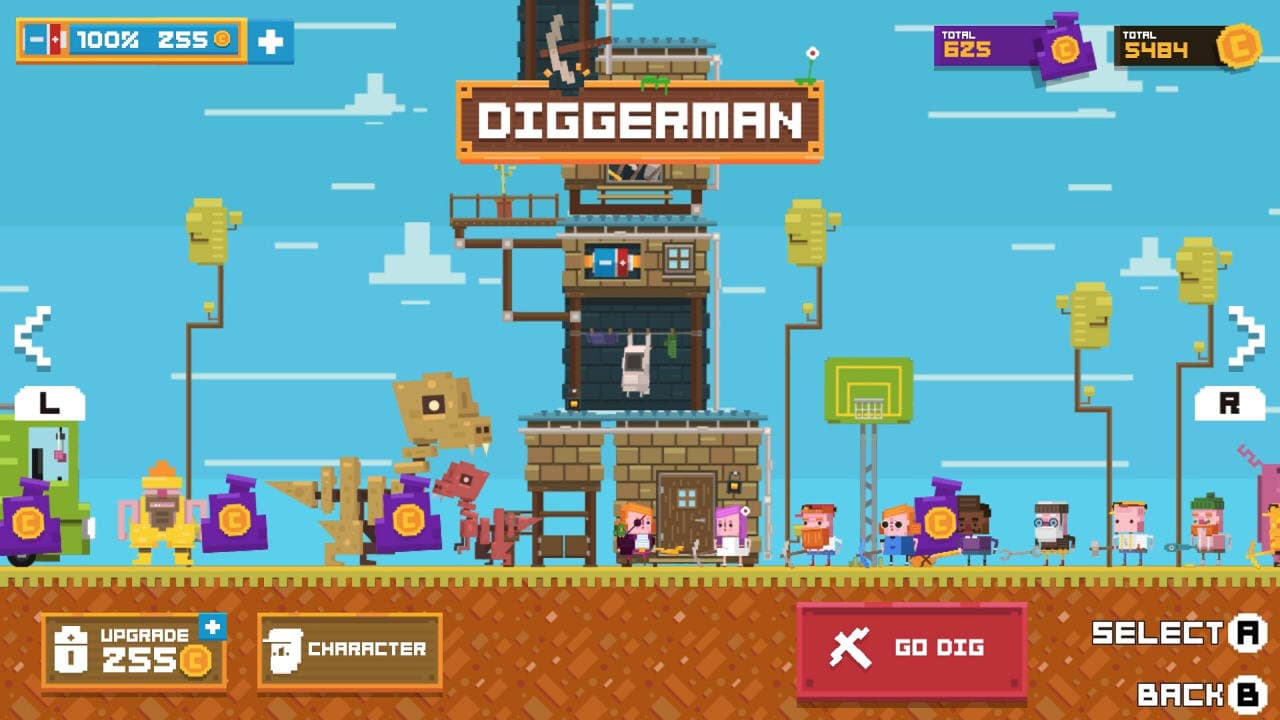Screen dimensions: 1280x720
Task: Click the plus badge on the UPGRADE button
Action: tap(212, 625)
